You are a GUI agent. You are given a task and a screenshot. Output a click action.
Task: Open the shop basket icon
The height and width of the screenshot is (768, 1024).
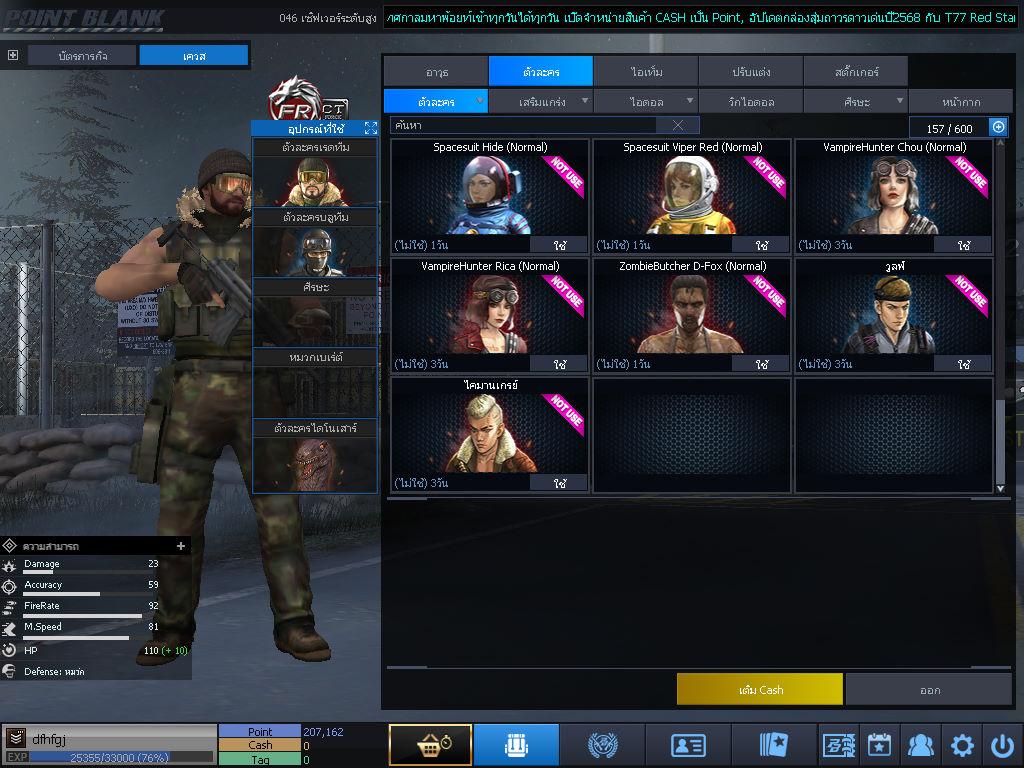(x=430, y=745)
